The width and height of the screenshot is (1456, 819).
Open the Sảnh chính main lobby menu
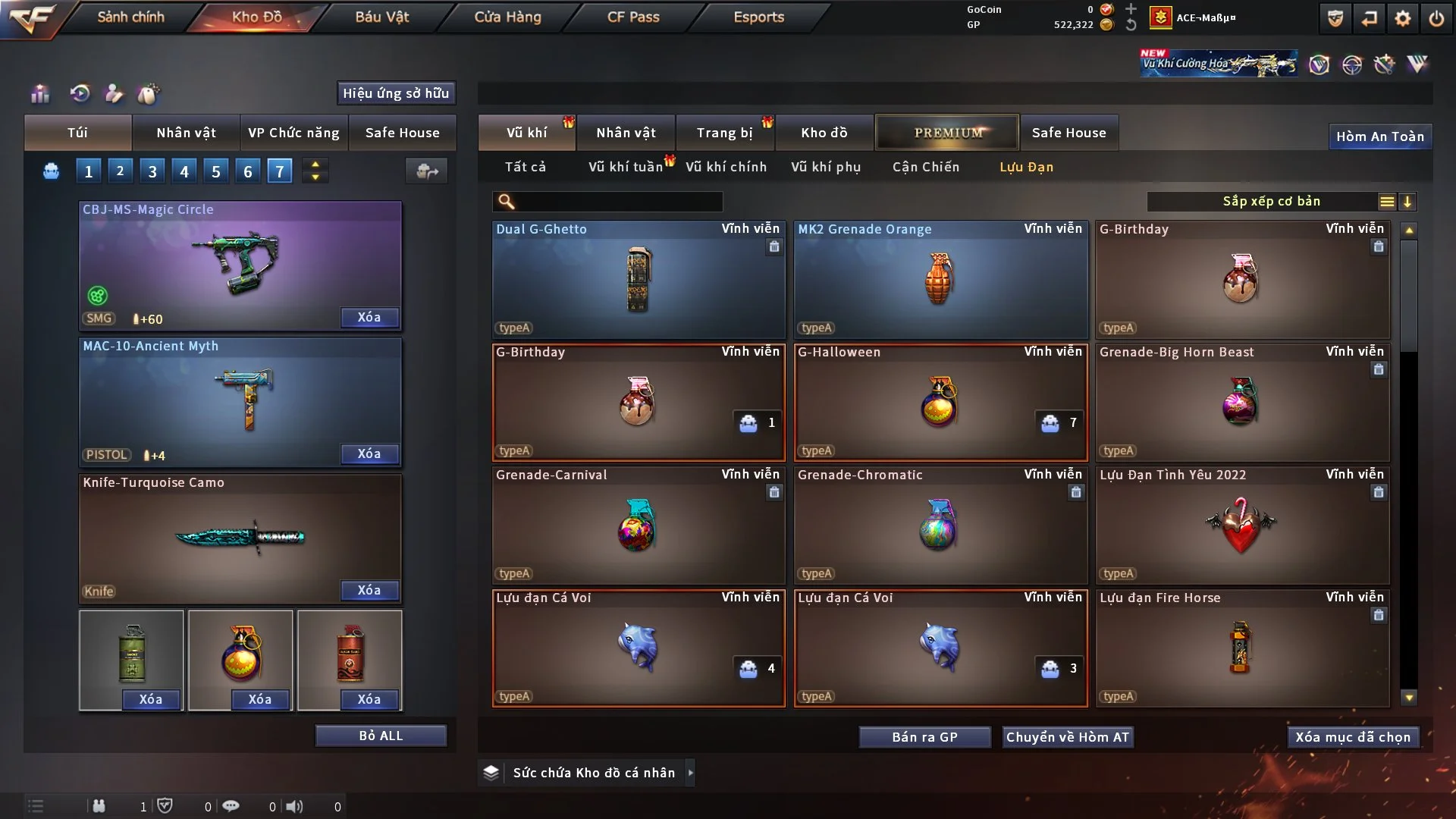(130, 17)
